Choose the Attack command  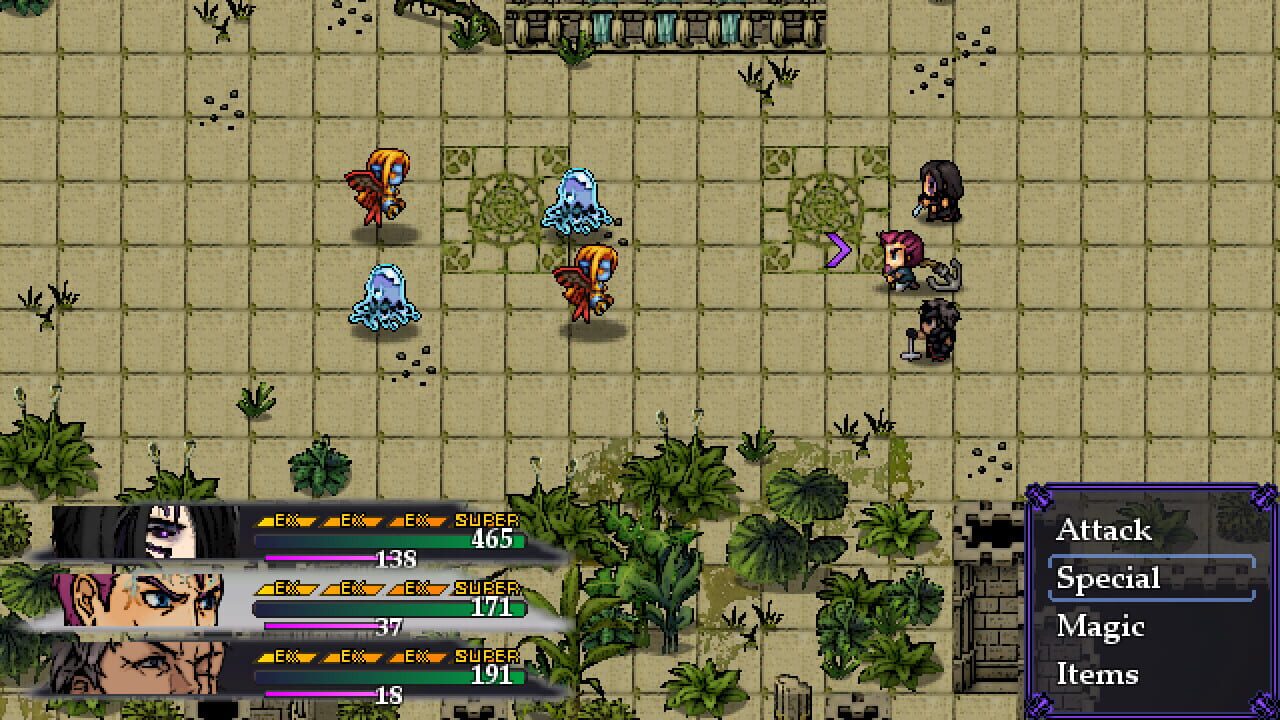[1104, 532]
